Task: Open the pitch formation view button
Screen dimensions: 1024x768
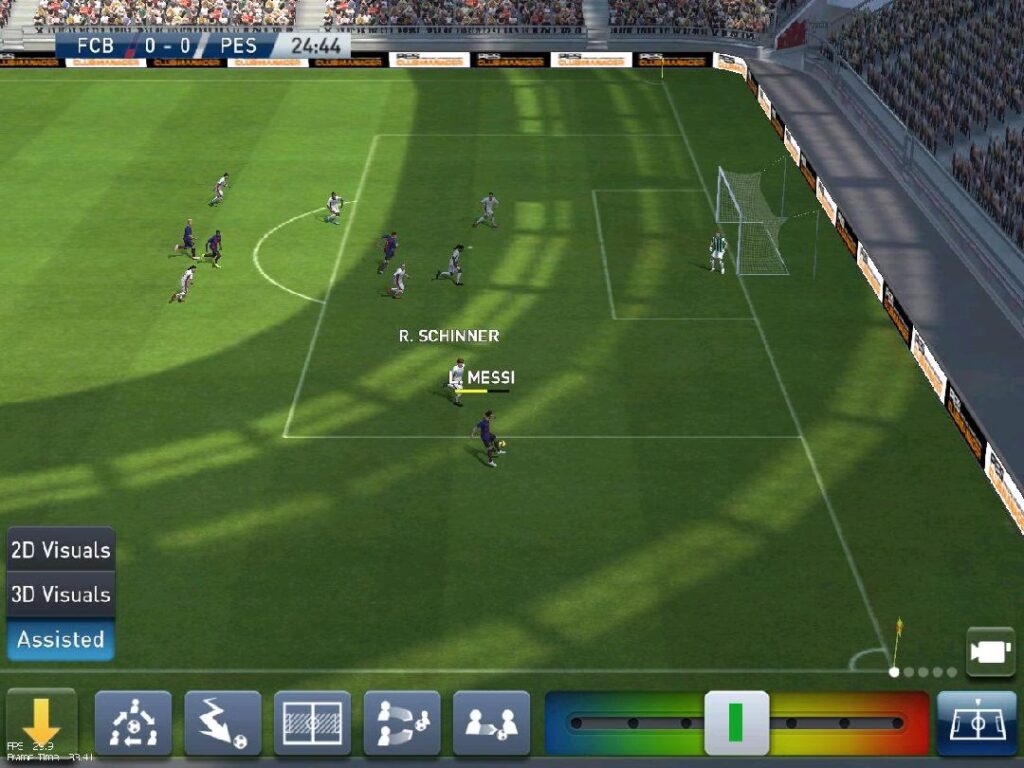Action: (x=976, y=723)
